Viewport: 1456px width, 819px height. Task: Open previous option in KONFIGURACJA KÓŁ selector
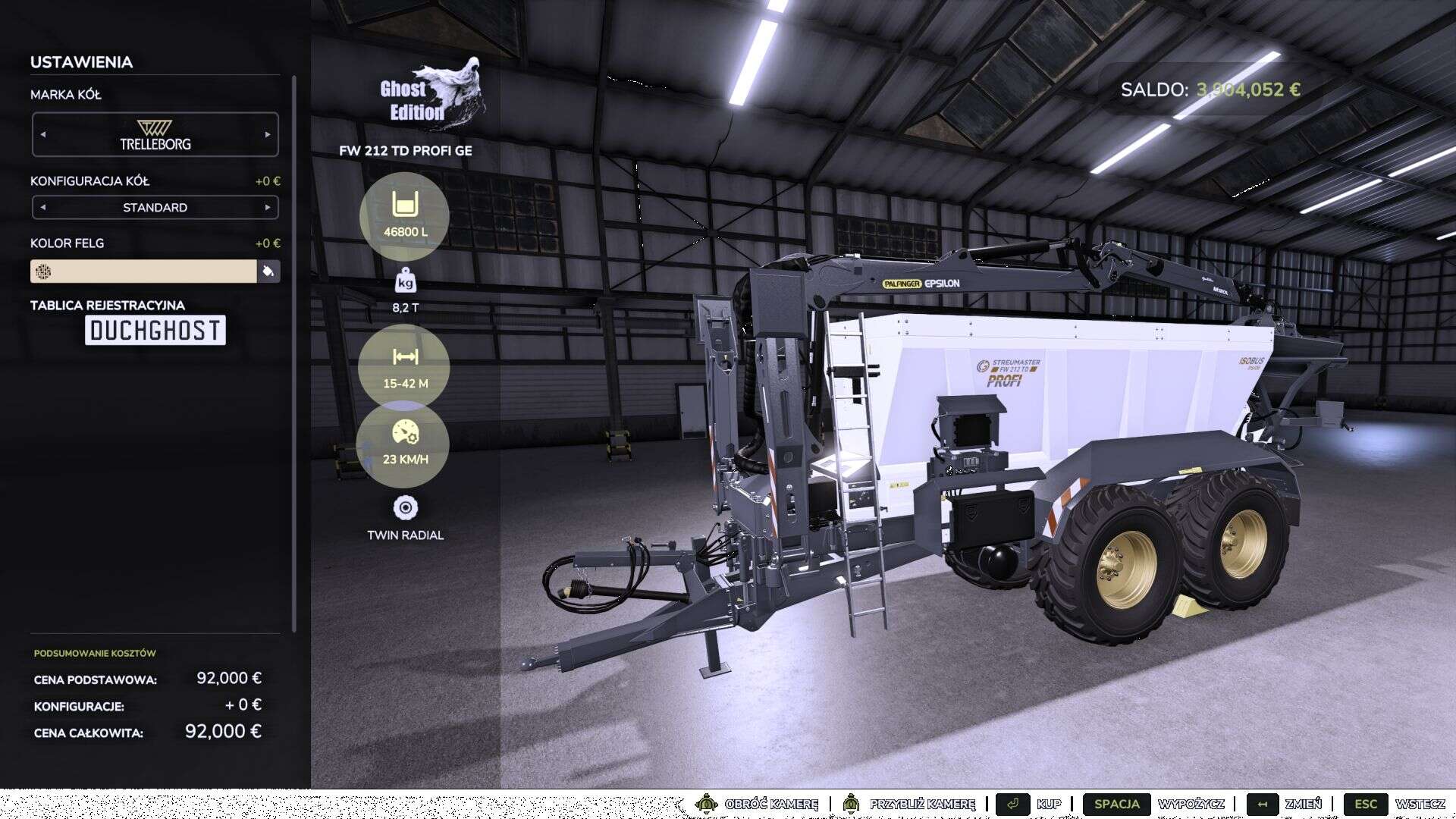click(x=42, y=206)
